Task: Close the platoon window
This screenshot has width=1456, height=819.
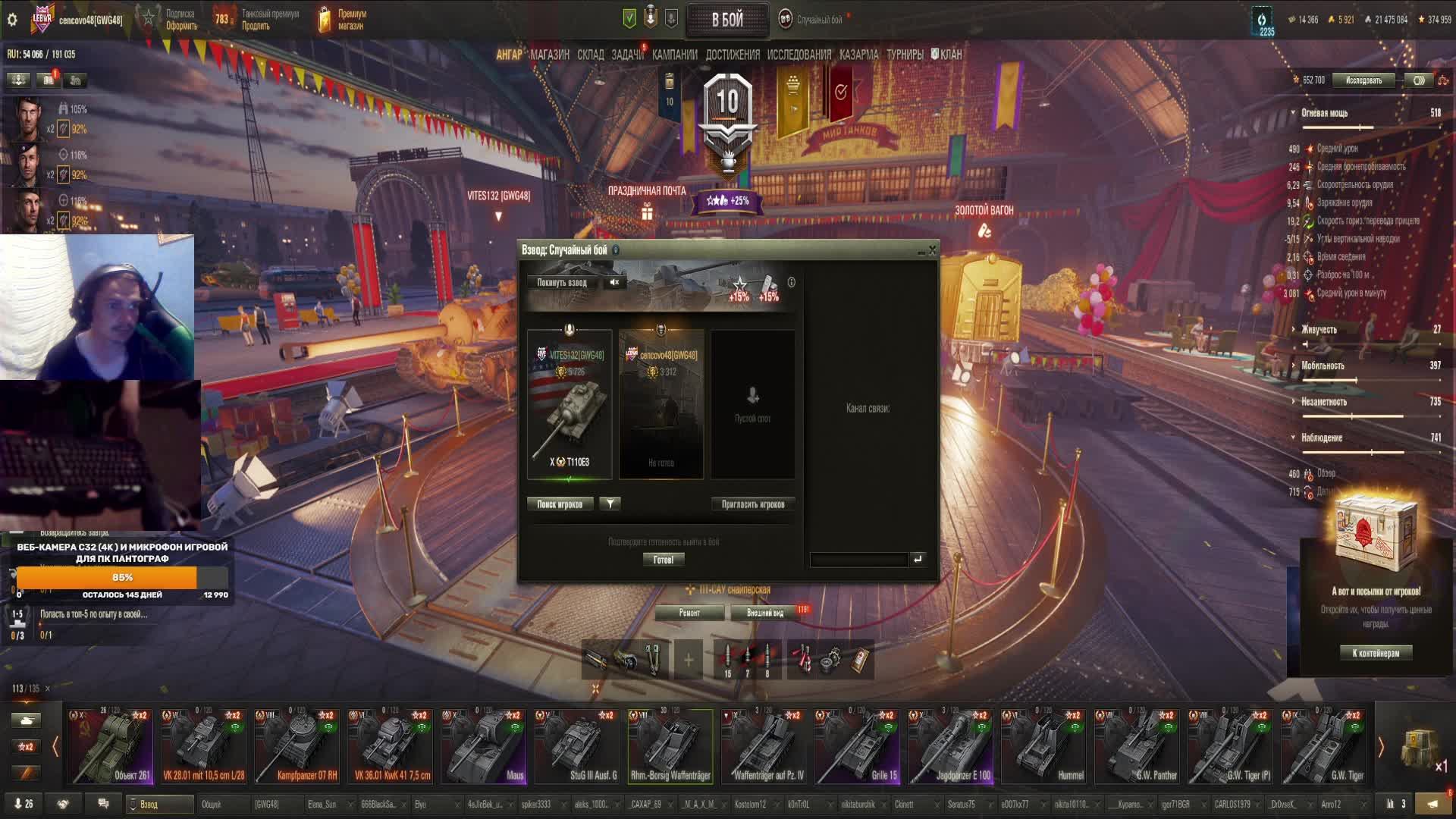Action: (933, 250)
